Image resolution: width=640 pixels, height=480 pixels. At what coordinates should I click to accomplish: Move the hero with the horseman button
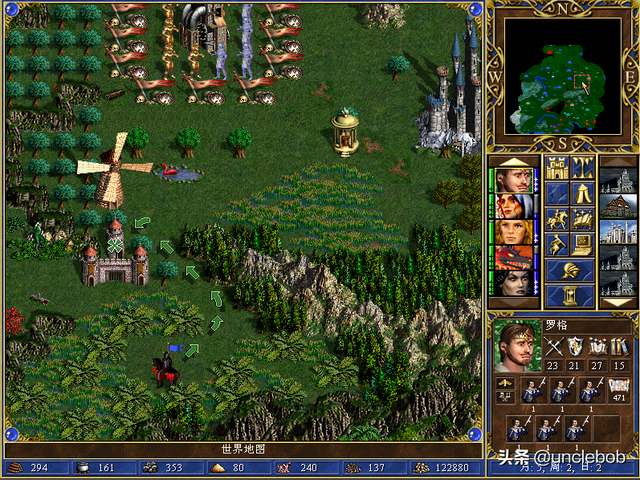click(557, 219)
